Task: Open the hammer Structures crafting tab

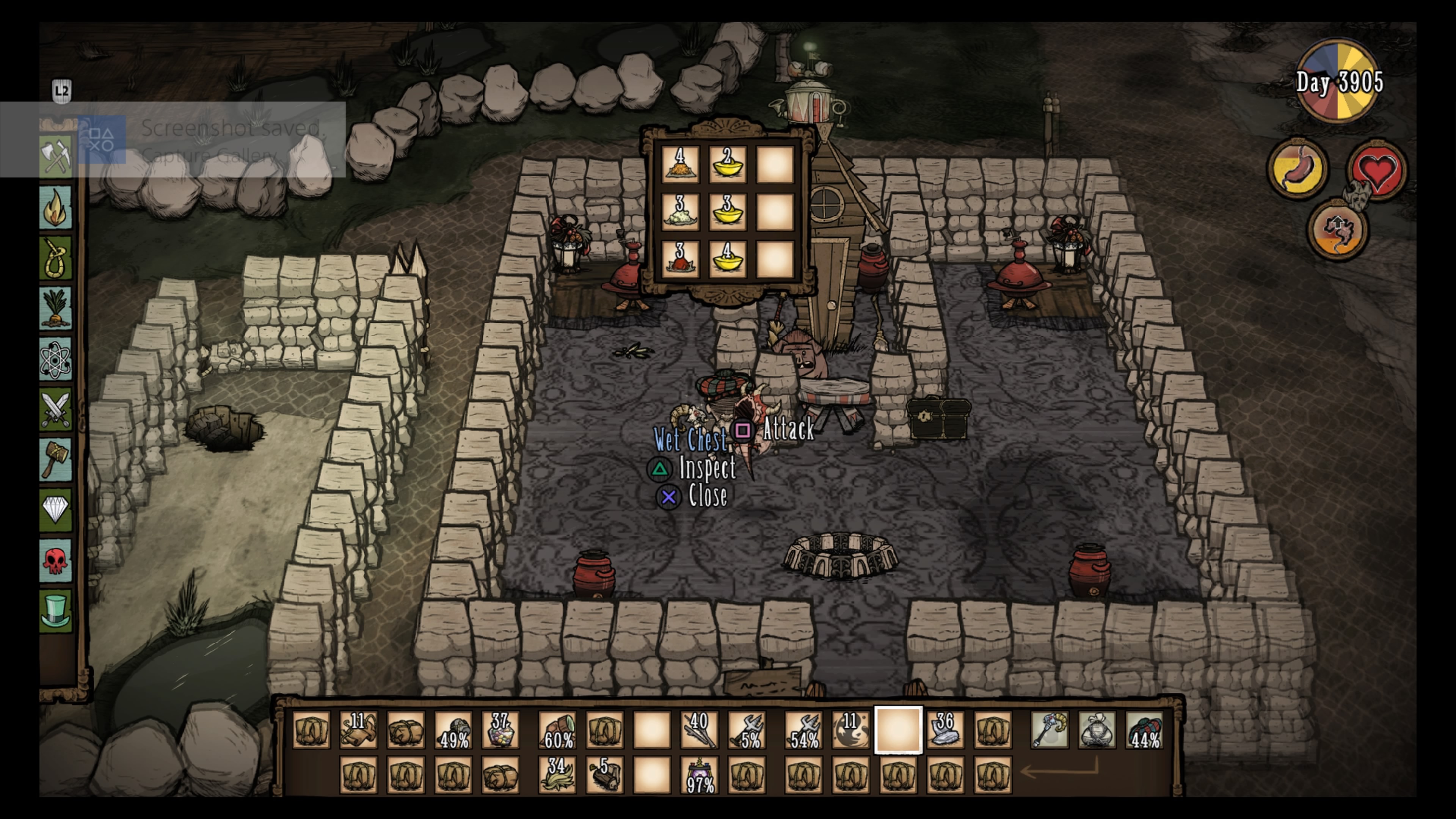Action: pyautogui.click(x=55, y=458)
